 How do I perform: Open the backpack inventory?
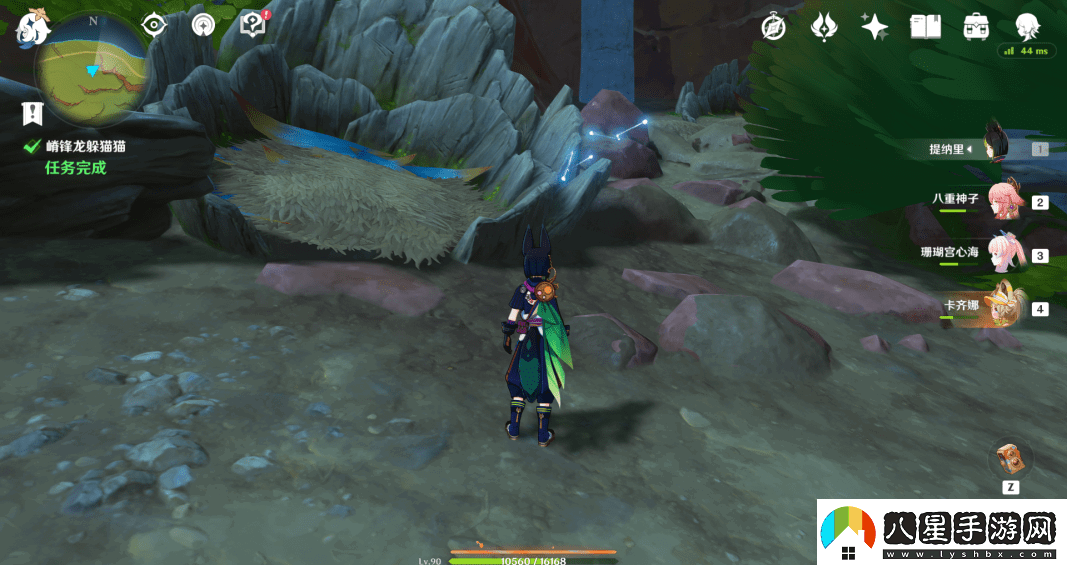point(977,27)
